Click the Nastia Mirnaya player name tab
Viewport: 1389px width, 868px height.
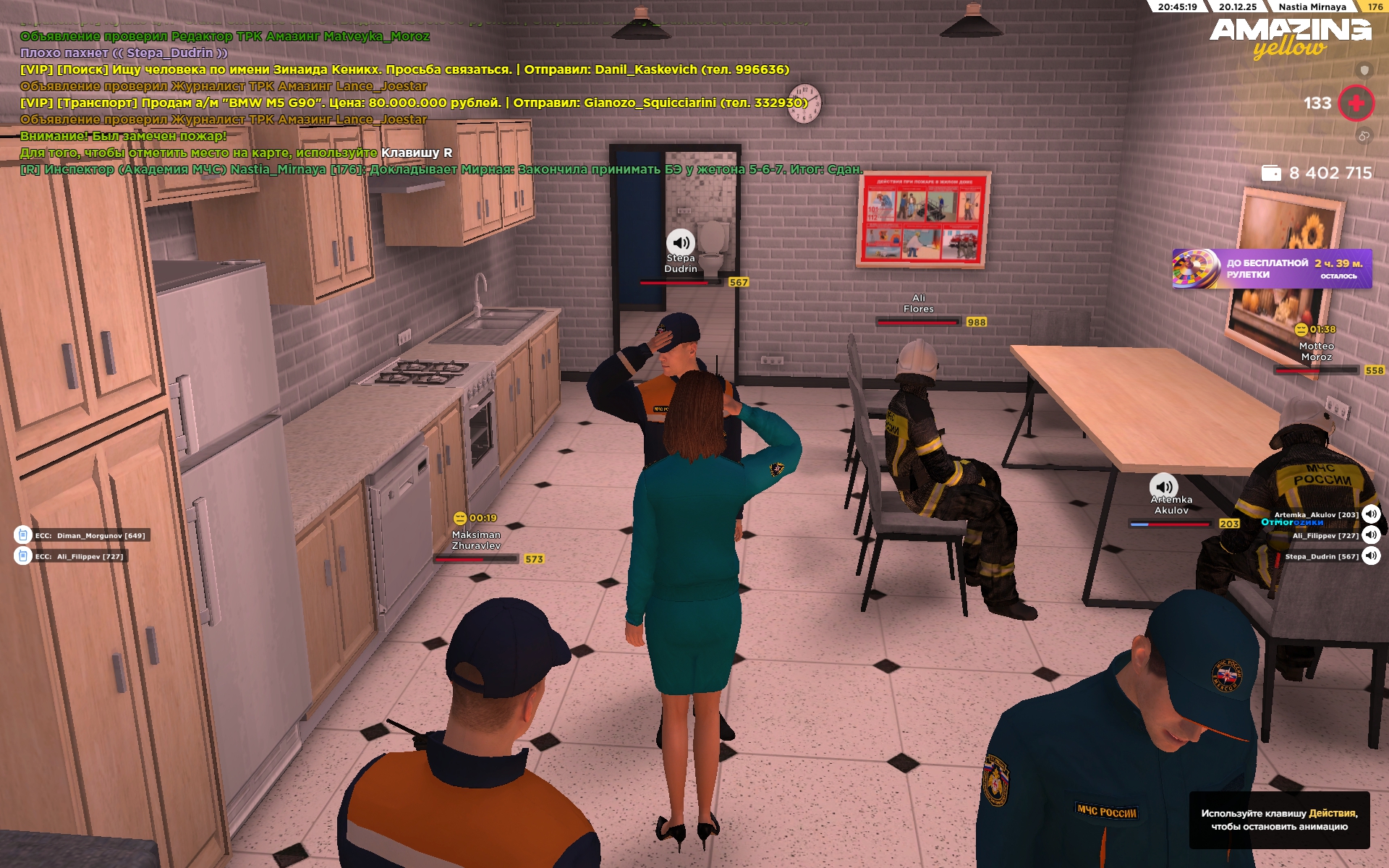[x=1312, y=7]
